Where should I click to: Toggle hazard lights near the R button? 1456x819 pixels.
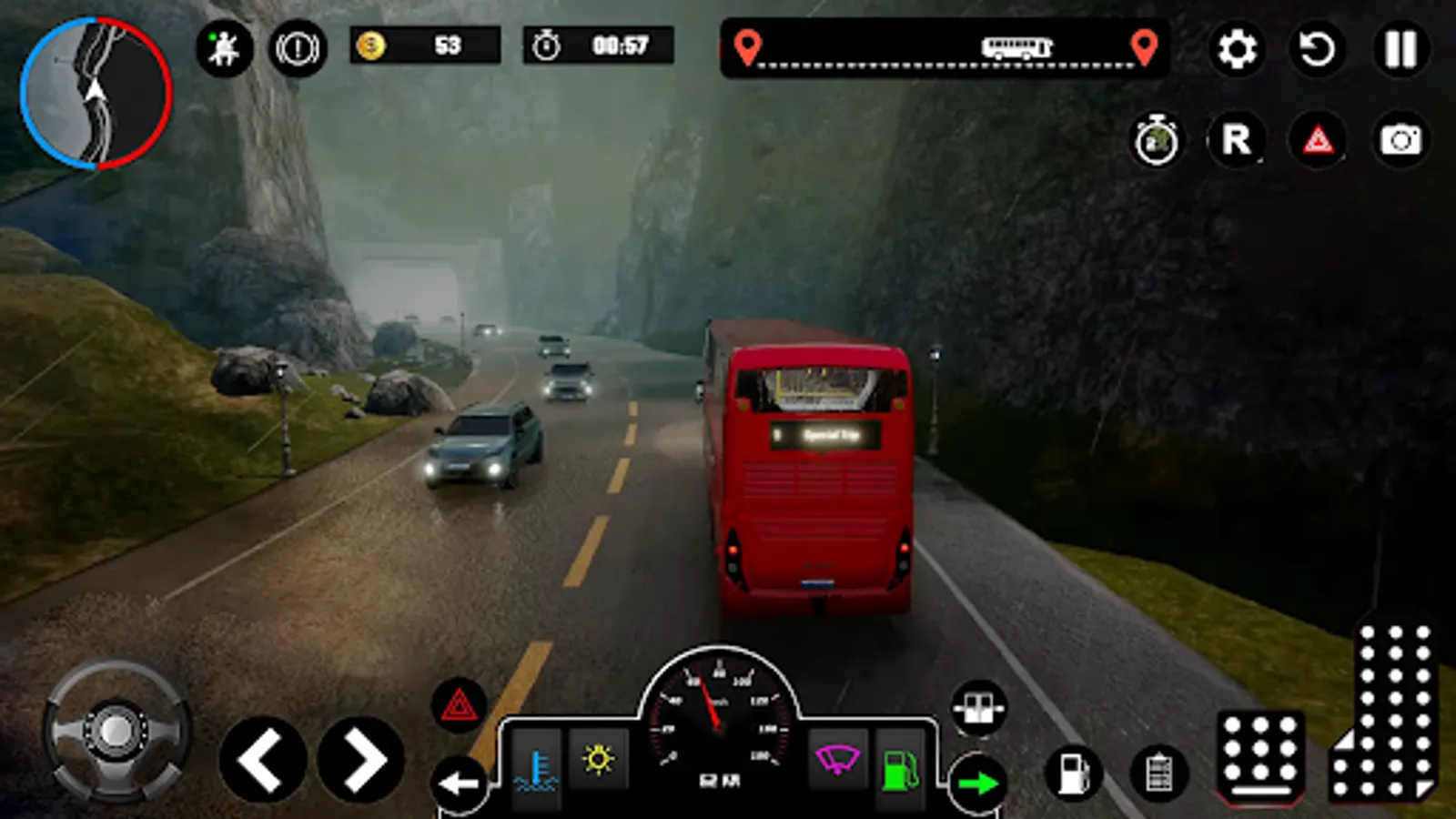(x=1318, y=140)
